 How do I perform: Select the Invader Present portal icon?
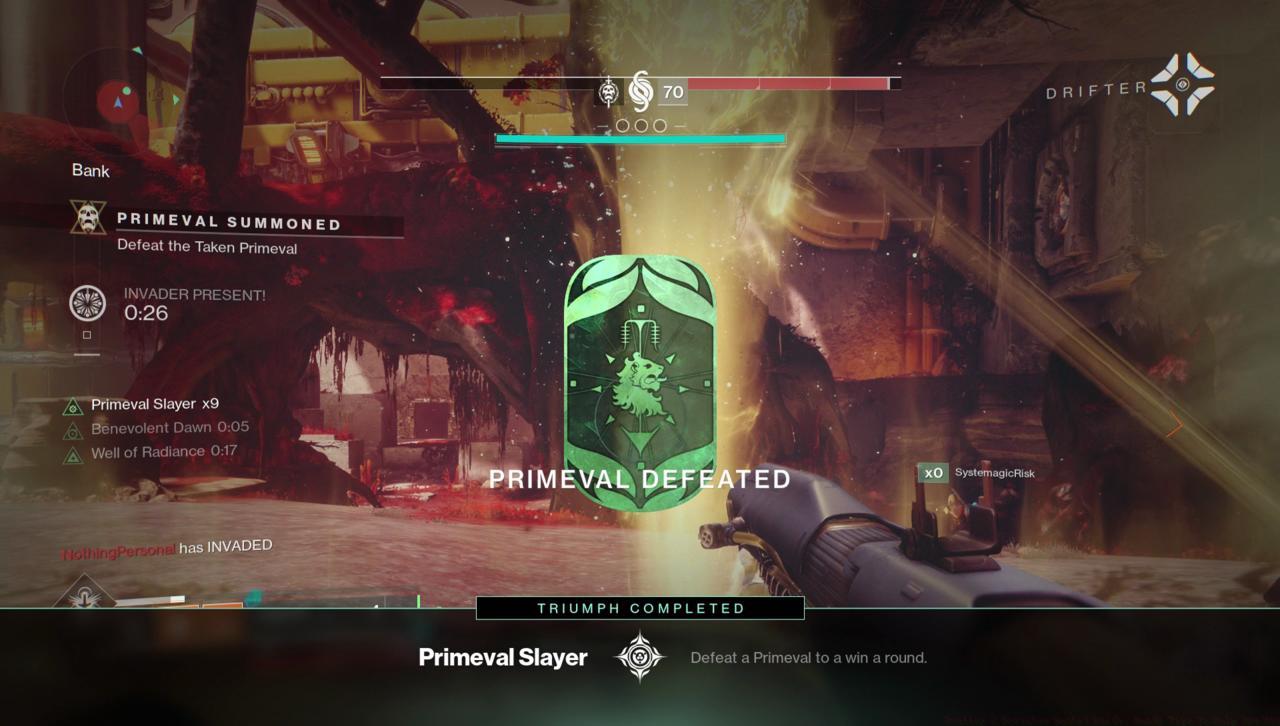[x=88, y=303]
